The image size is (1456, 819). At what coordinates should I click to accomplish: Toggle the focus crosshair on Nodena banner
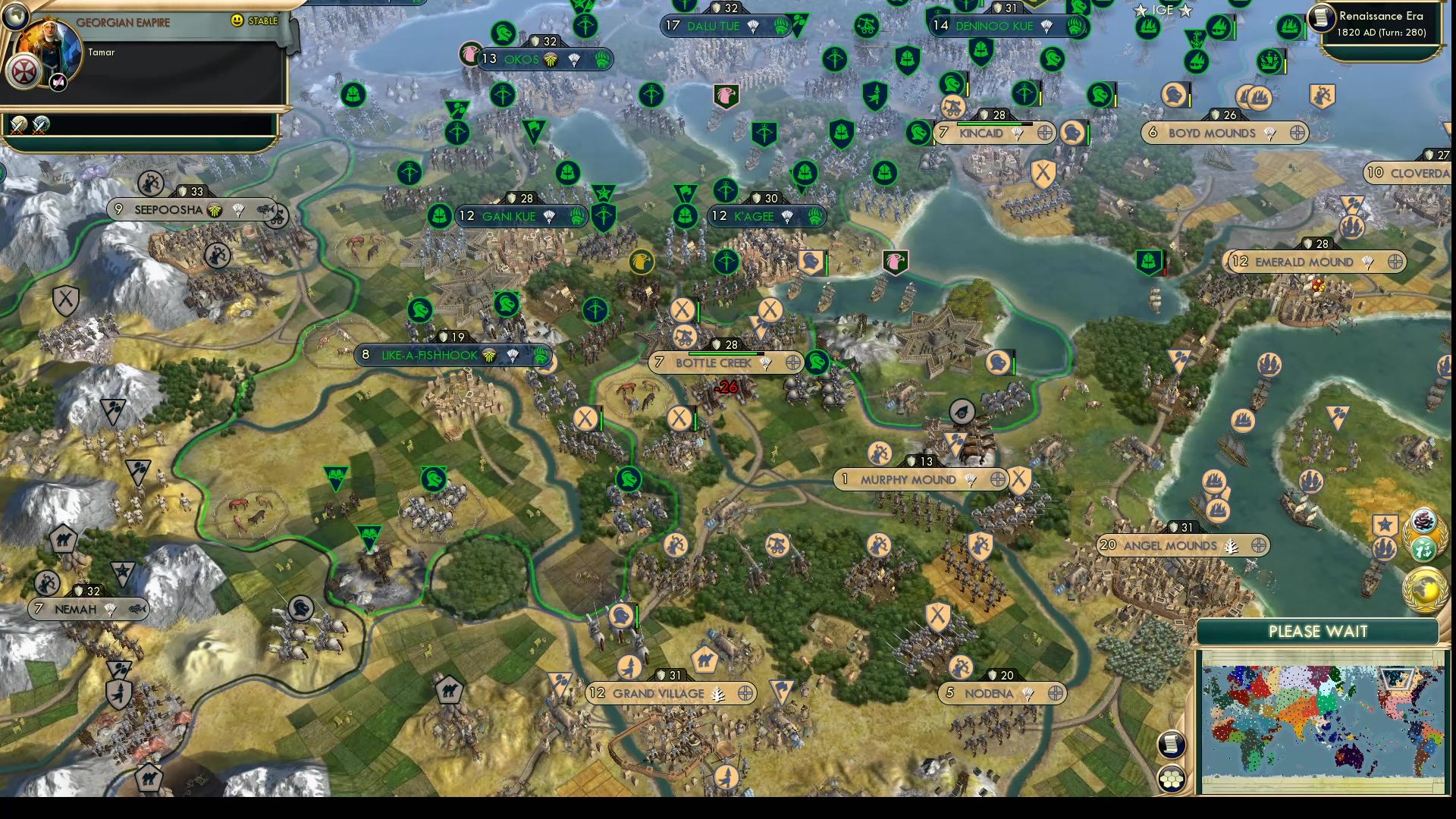click(1055, 693)
